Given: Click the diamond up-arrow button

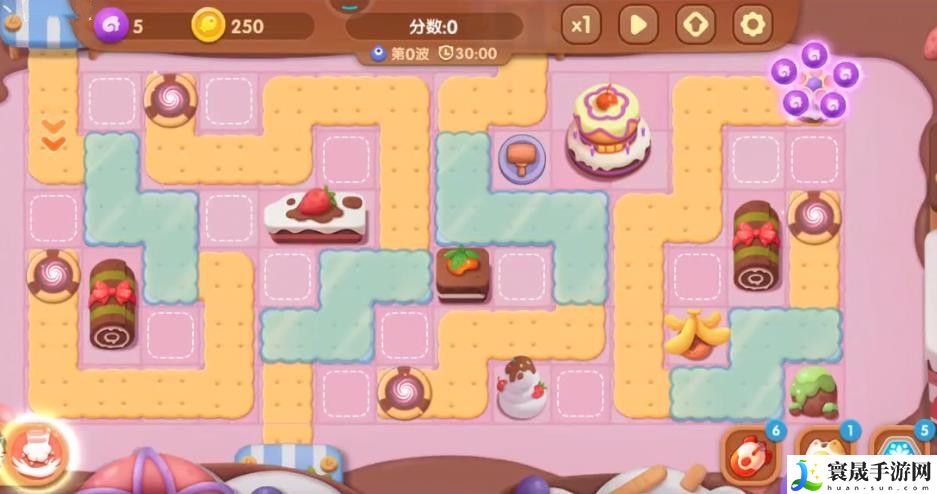Looking at the screenshot, I should 694,23.
